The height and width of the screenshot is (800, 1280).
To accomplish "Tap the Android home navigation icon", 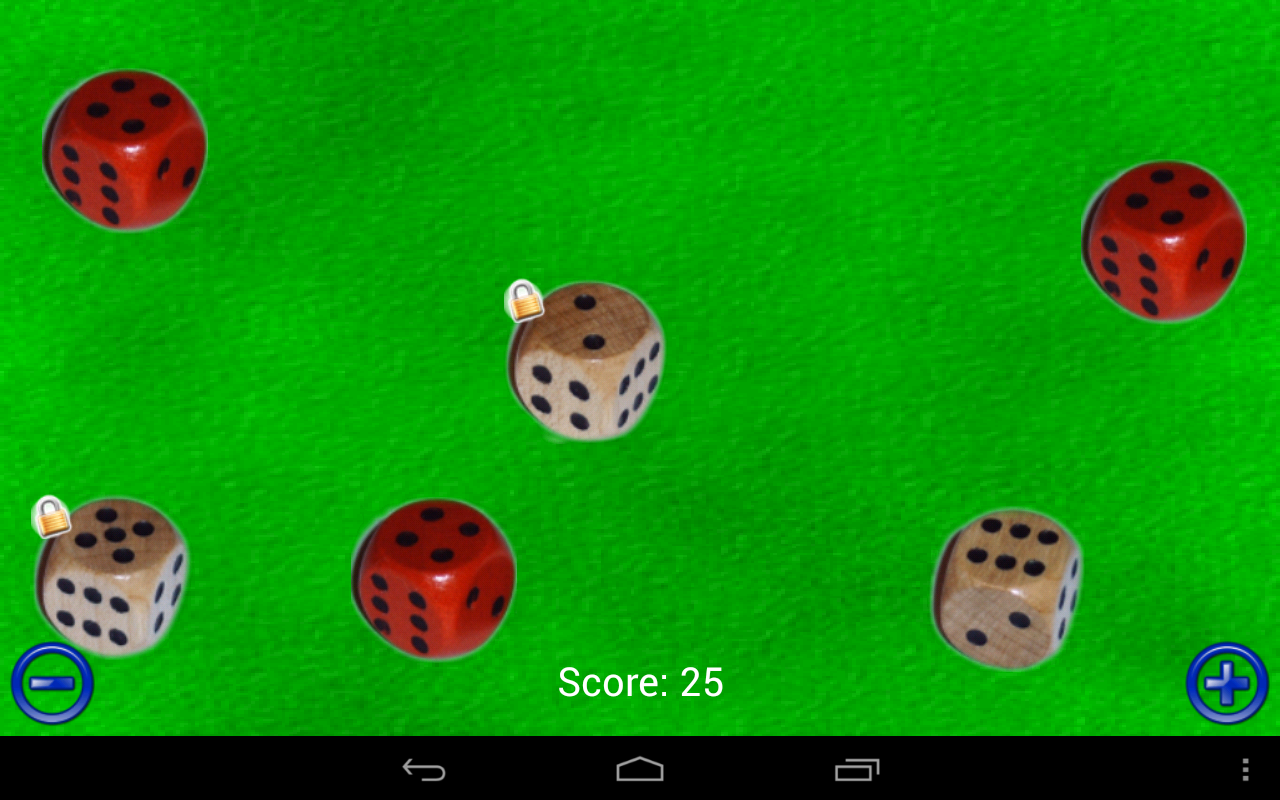I will click(639, 769).
